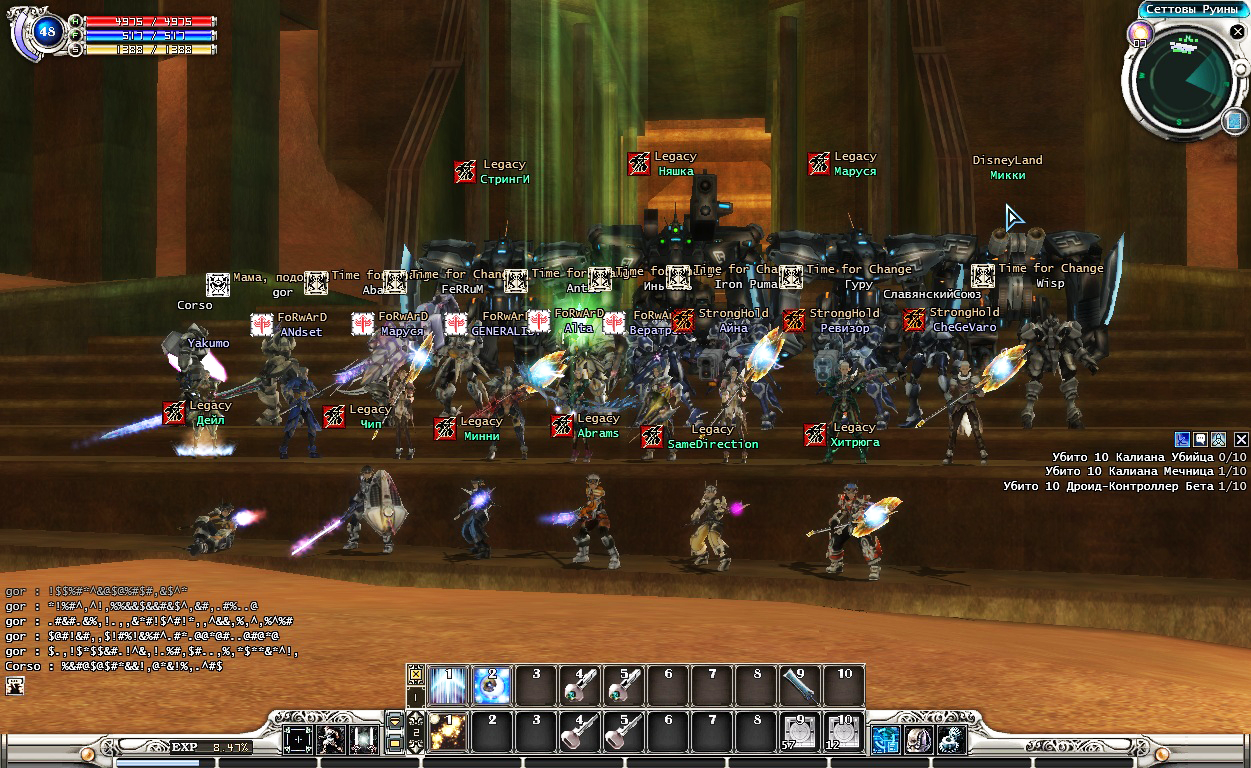This screenshot has height=768, width=1251.
Task: Click the white robot icon on the bottom bar
Action: (951, 740)
